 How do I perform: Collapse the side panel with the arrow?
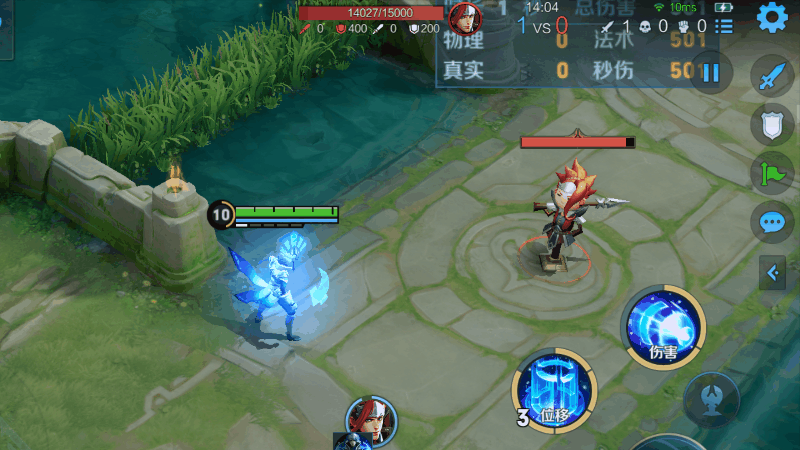pos(772,272)
